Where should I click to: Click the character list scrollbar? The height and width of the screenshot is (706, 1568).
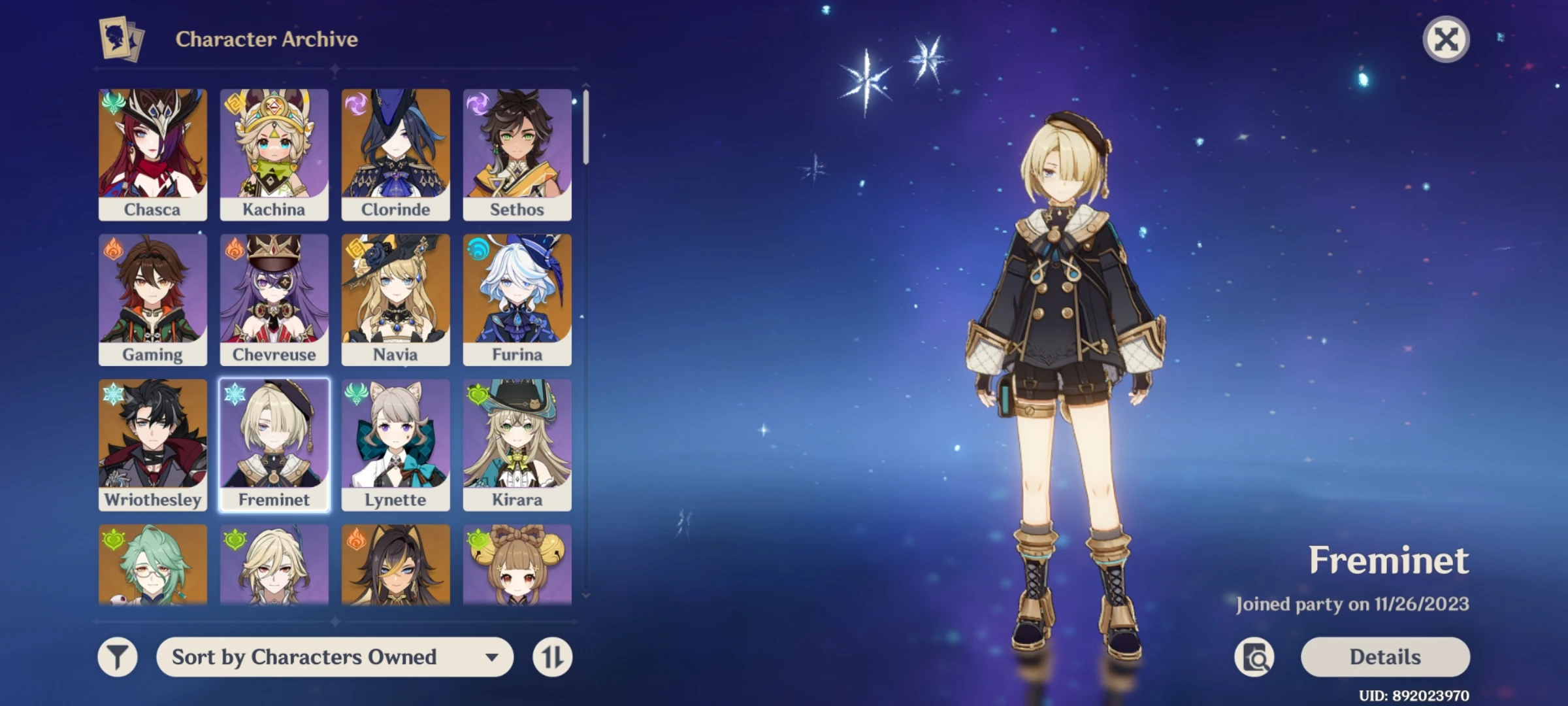point(586,127)
